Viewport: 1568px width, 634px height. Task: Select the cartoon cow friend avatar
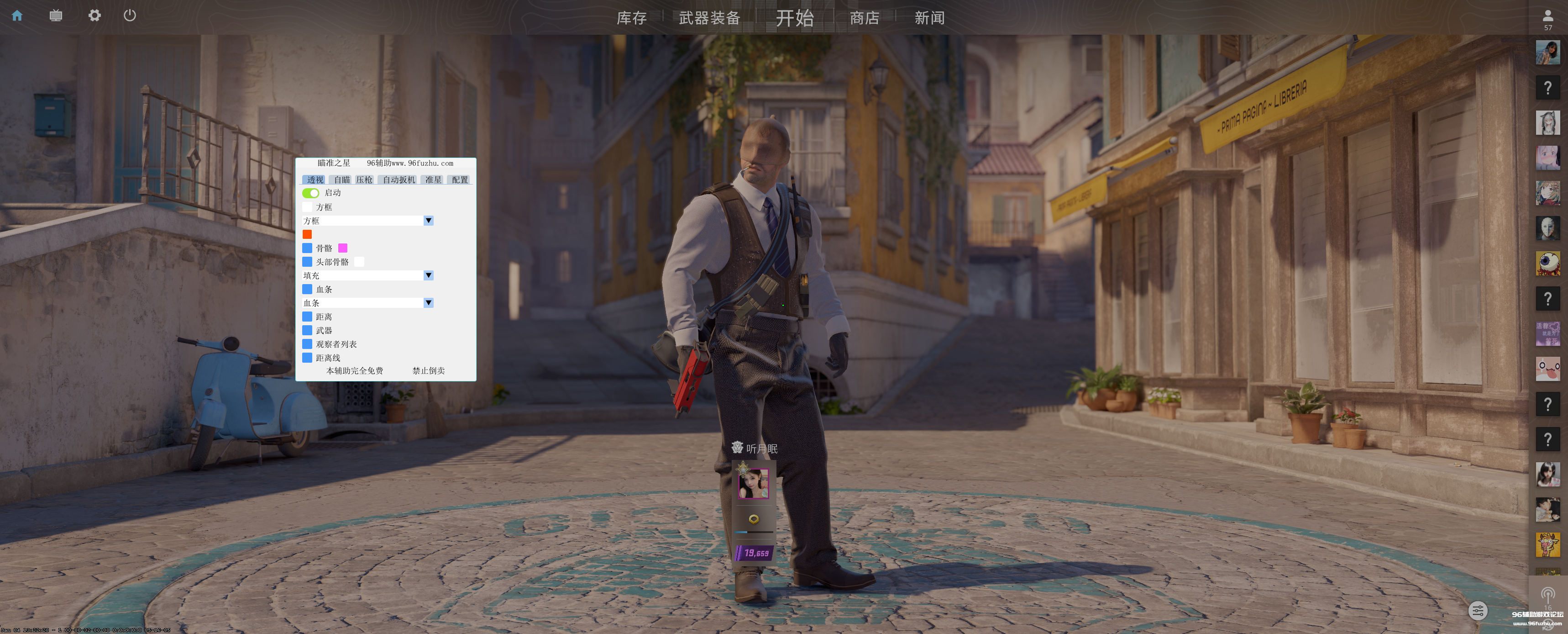[1547, 544]
